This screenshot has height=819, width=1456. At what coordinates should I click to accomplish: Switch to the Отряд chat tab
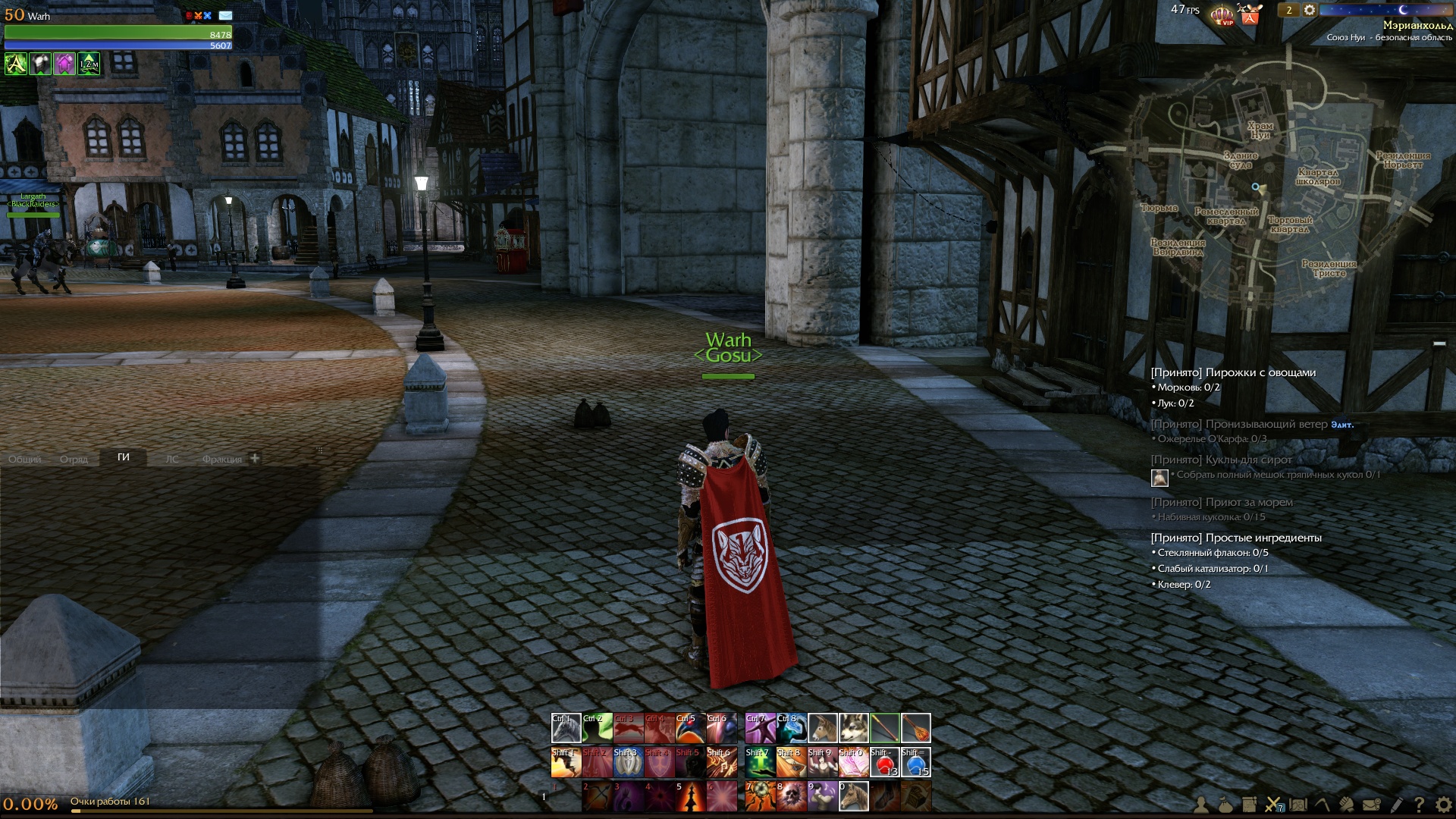point(74,459)
